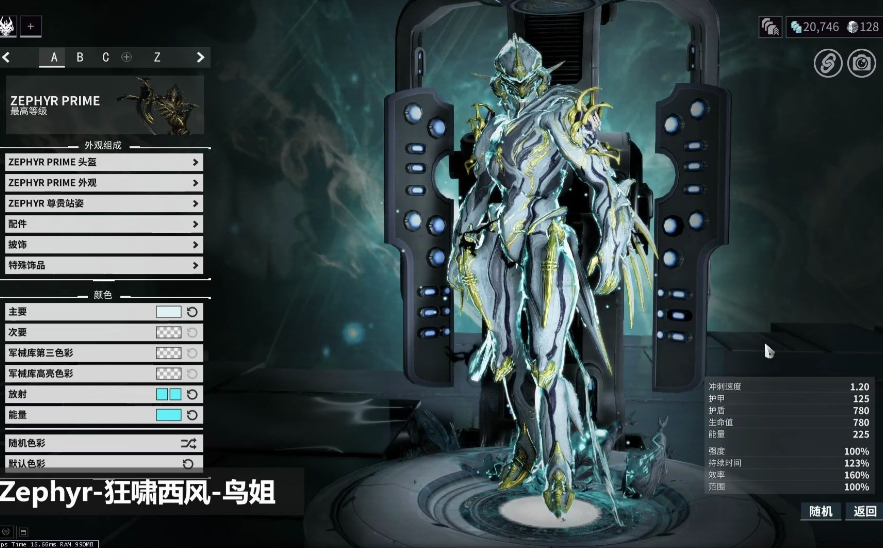883x548 pixels.
Task: Click the 返回 back button
Action: [x=864, y=511]
